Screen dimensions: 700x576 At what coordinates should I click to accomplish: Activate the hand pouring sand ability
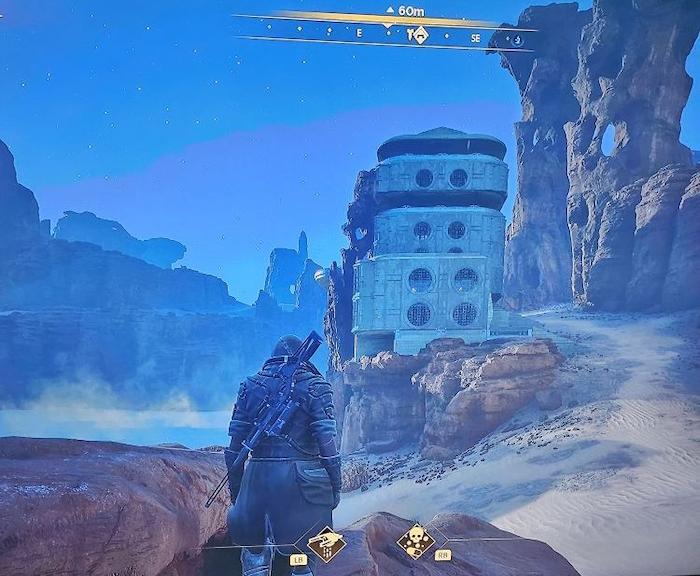[x=325, y=543]
